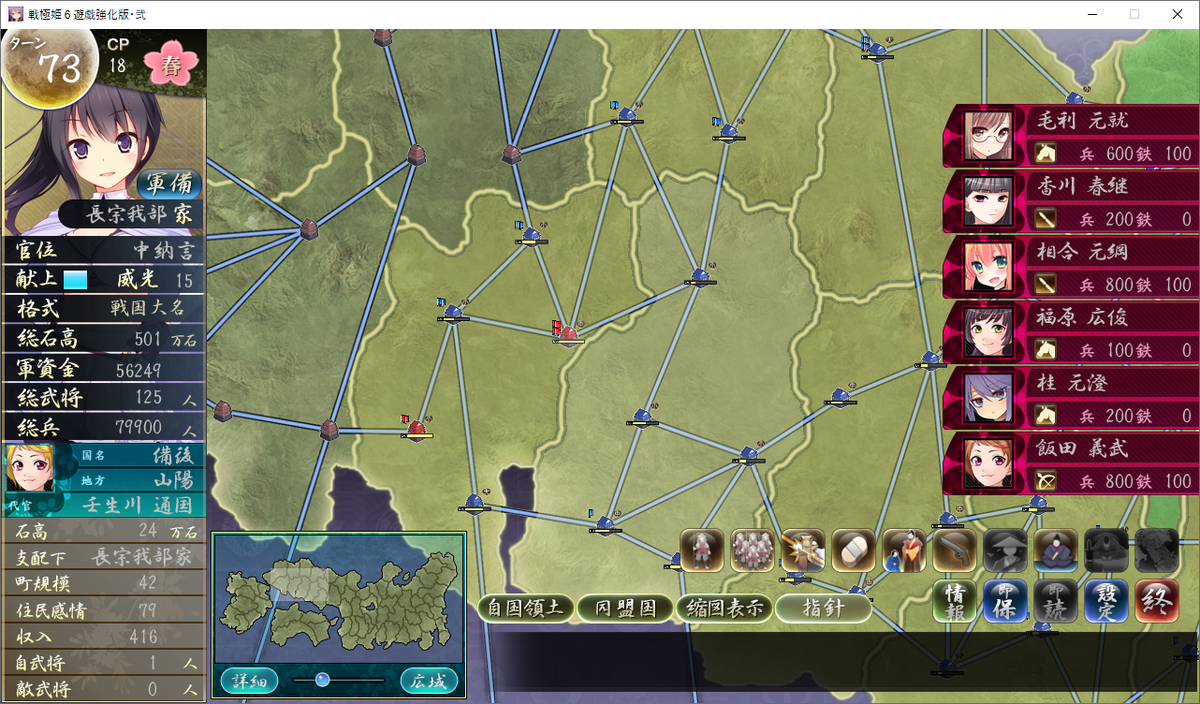
Task: Toggle the 縮図表示 minimap display
Action: tap(724, 608)
